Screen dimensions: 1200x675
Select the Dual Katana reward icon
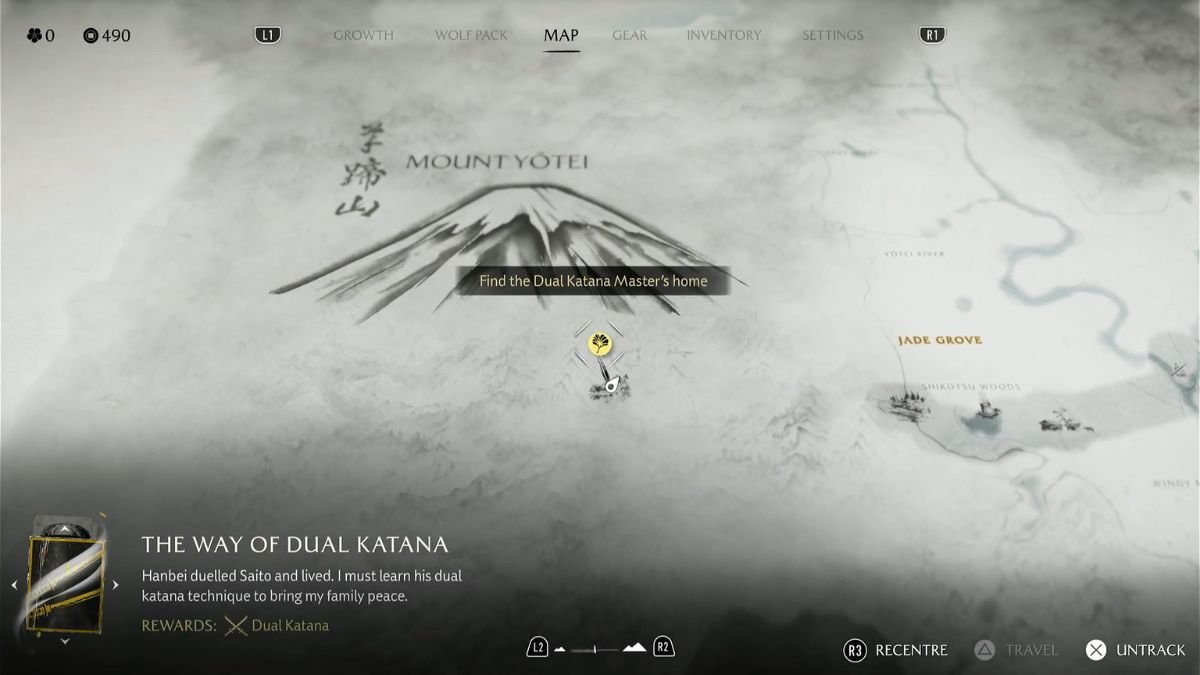[x=236, y=626]
